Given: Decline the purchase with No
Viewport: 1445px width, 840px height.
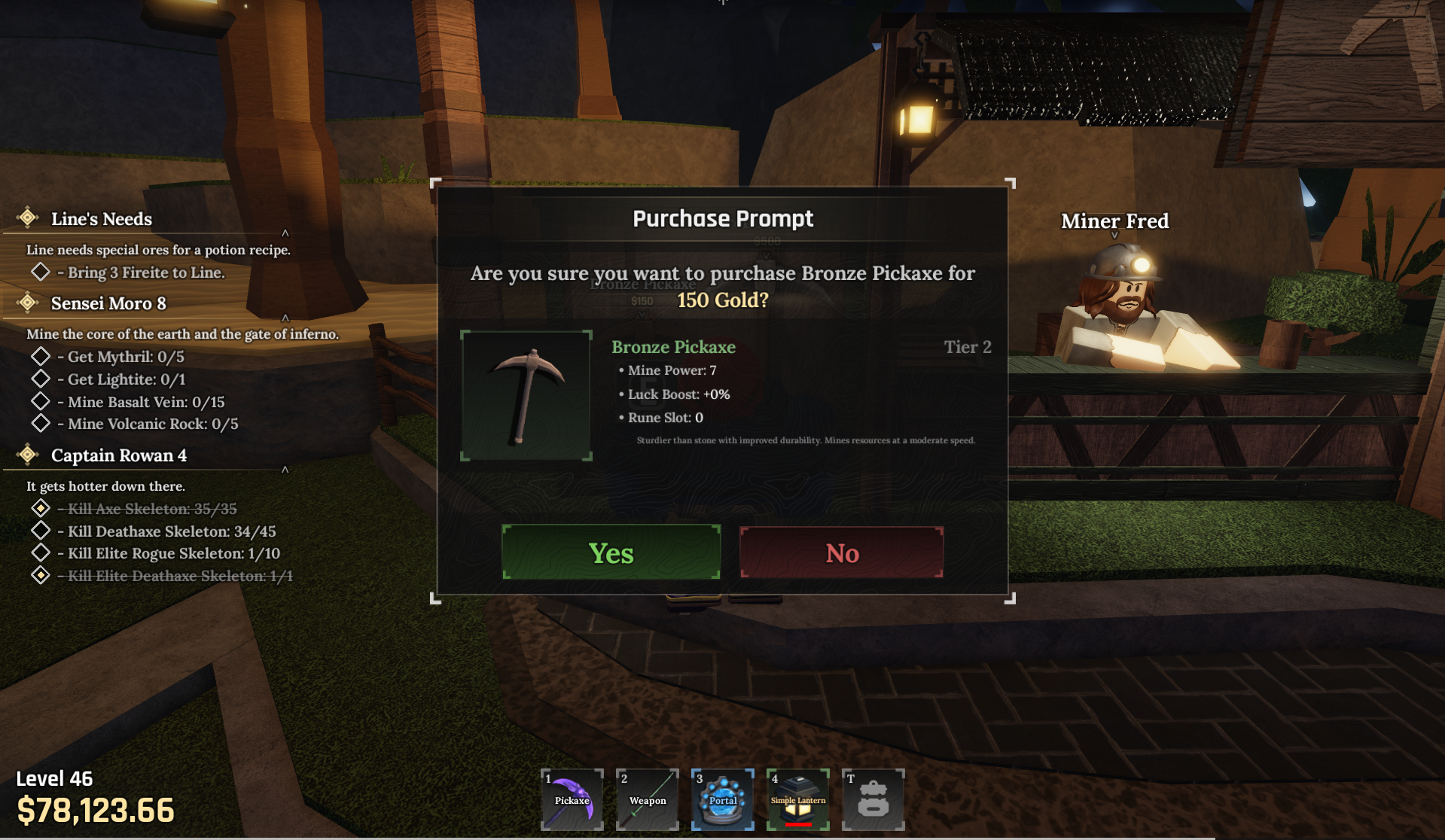Looking at the screenshot, I should point(841,552).
